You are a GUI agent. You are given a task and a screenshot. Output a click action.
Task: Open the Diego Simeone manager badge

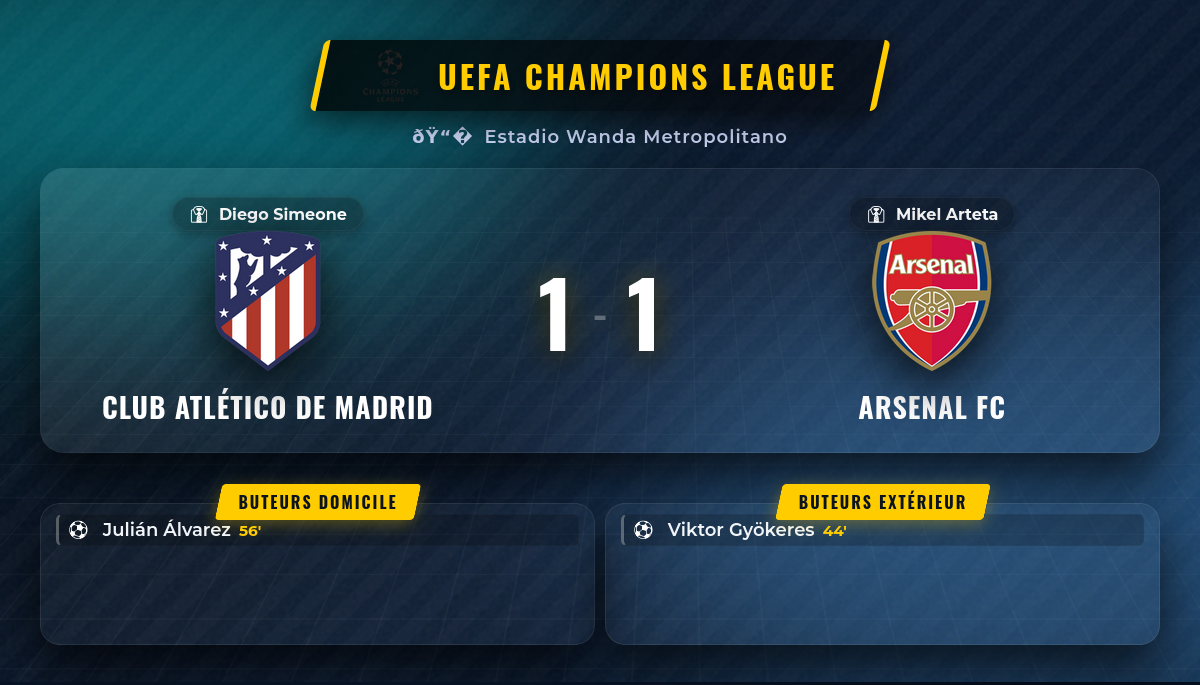(268, 214)
